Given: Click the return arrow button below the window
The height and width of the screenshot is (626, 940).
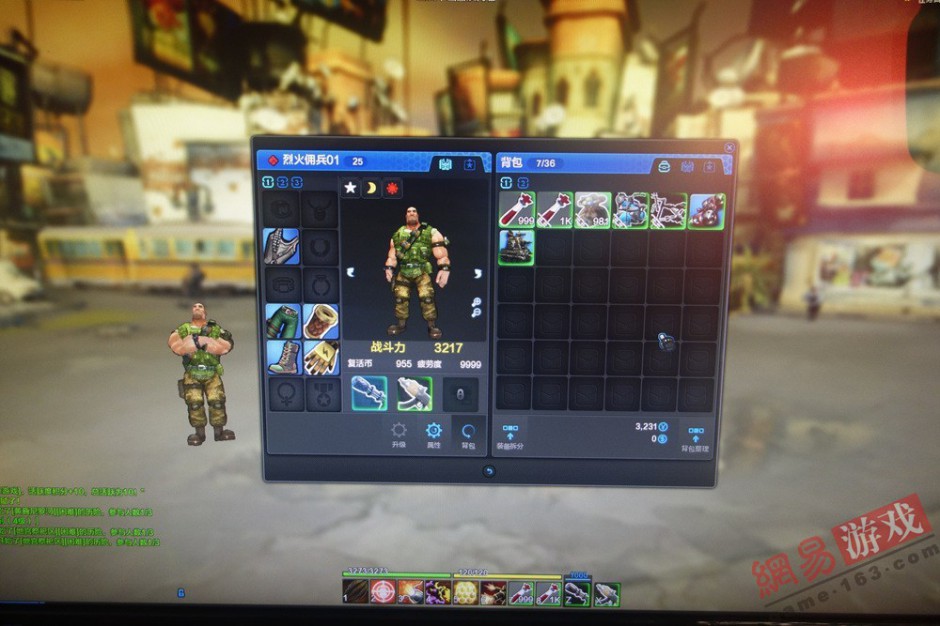Looking at the screenshot, I should pos(489,471).
